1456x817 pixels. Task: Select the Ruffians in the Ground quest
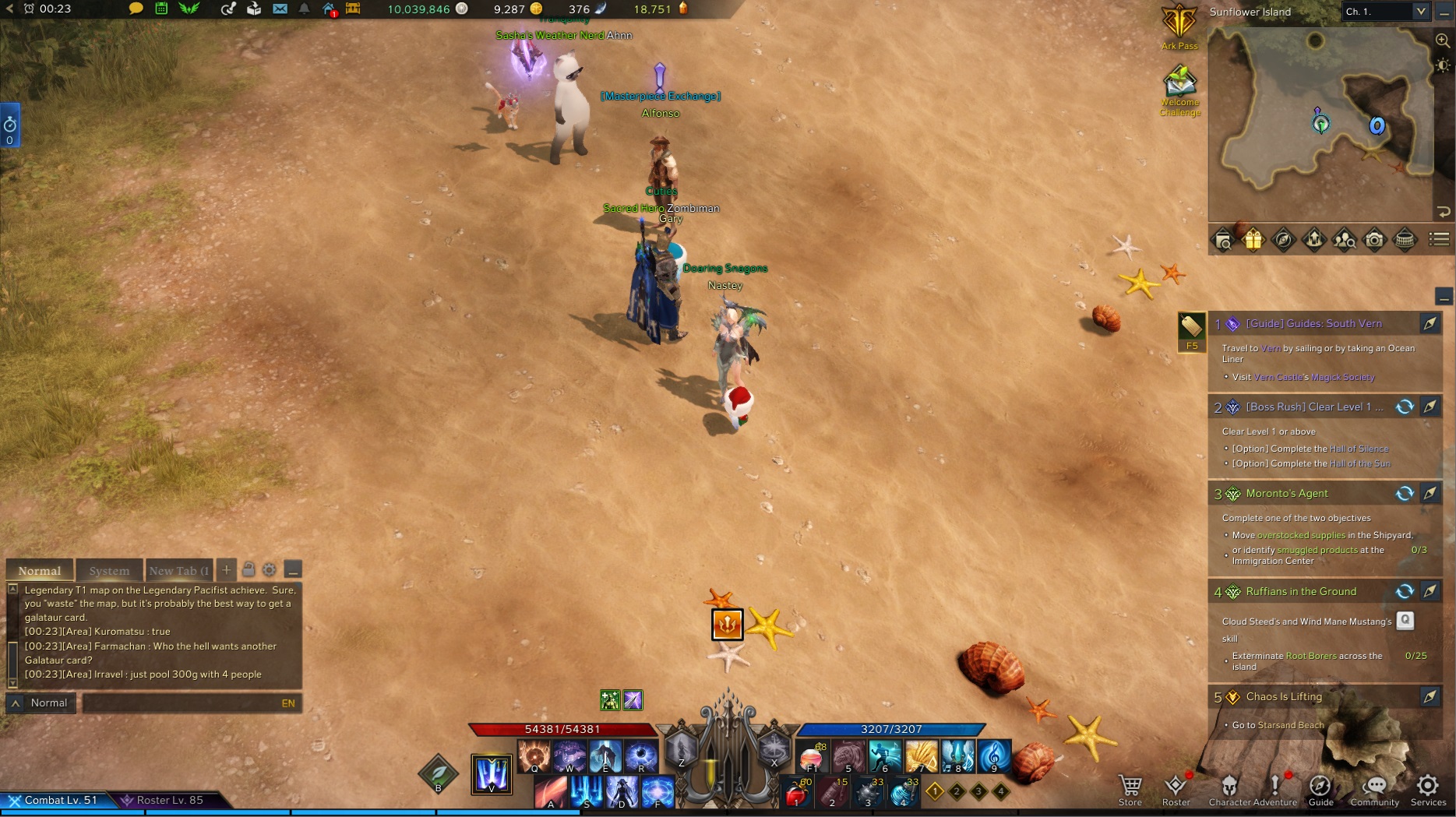click(1301, 591)
